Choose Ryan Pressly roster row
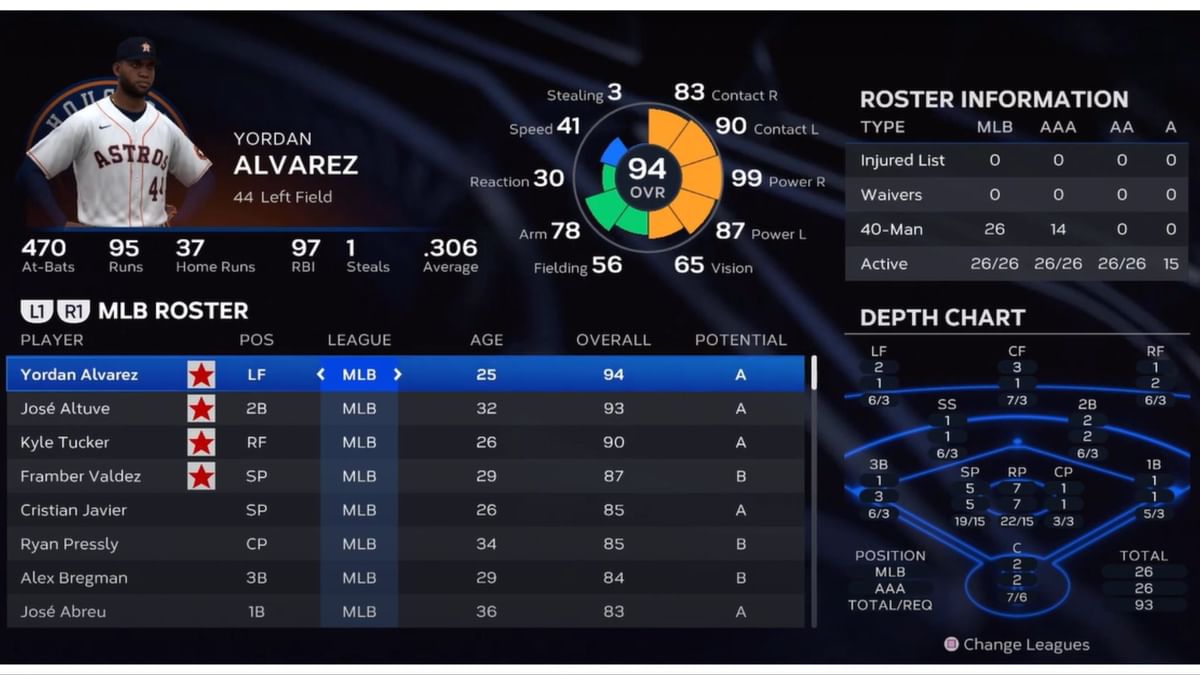This screenshot has height=675, width=1200. (70, 544)
